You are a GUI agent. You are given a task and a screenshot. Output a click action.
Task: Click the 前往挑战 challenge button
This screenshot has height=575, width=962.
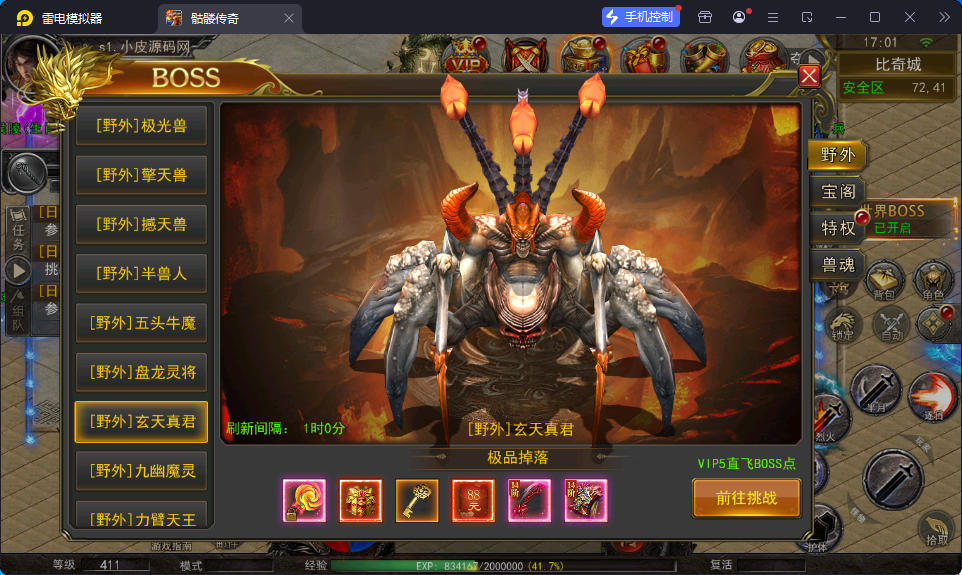tap(746, 498)
